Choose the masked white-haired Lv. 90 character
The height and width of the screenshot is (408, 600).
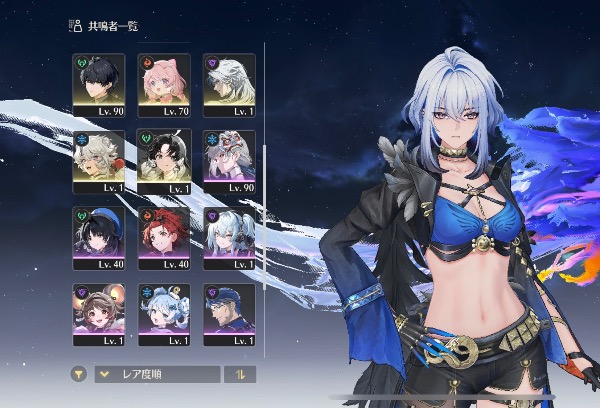pos(229,158)
